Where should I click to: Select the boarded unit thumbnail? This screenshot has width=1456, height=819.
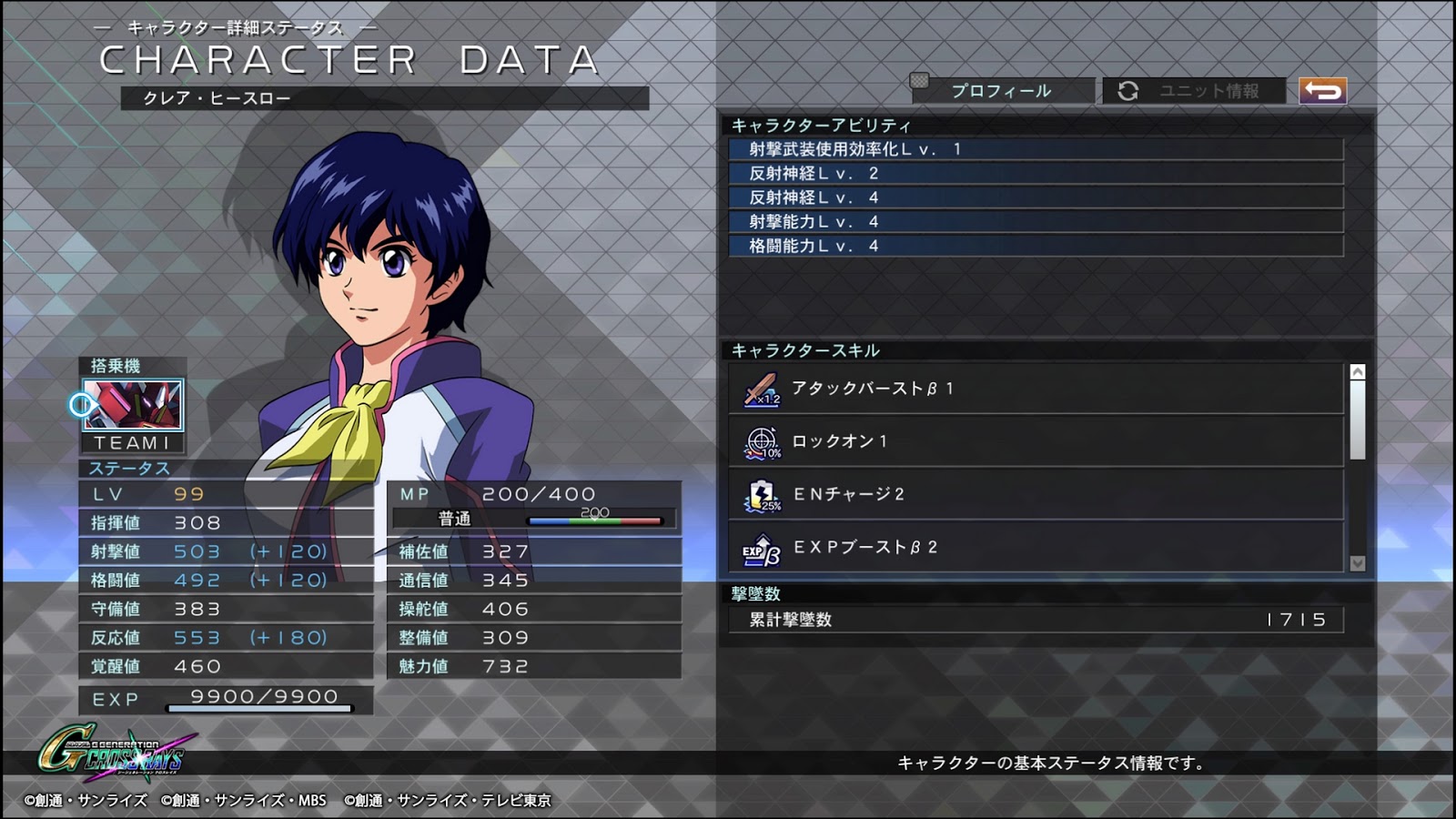pos(133,405)
